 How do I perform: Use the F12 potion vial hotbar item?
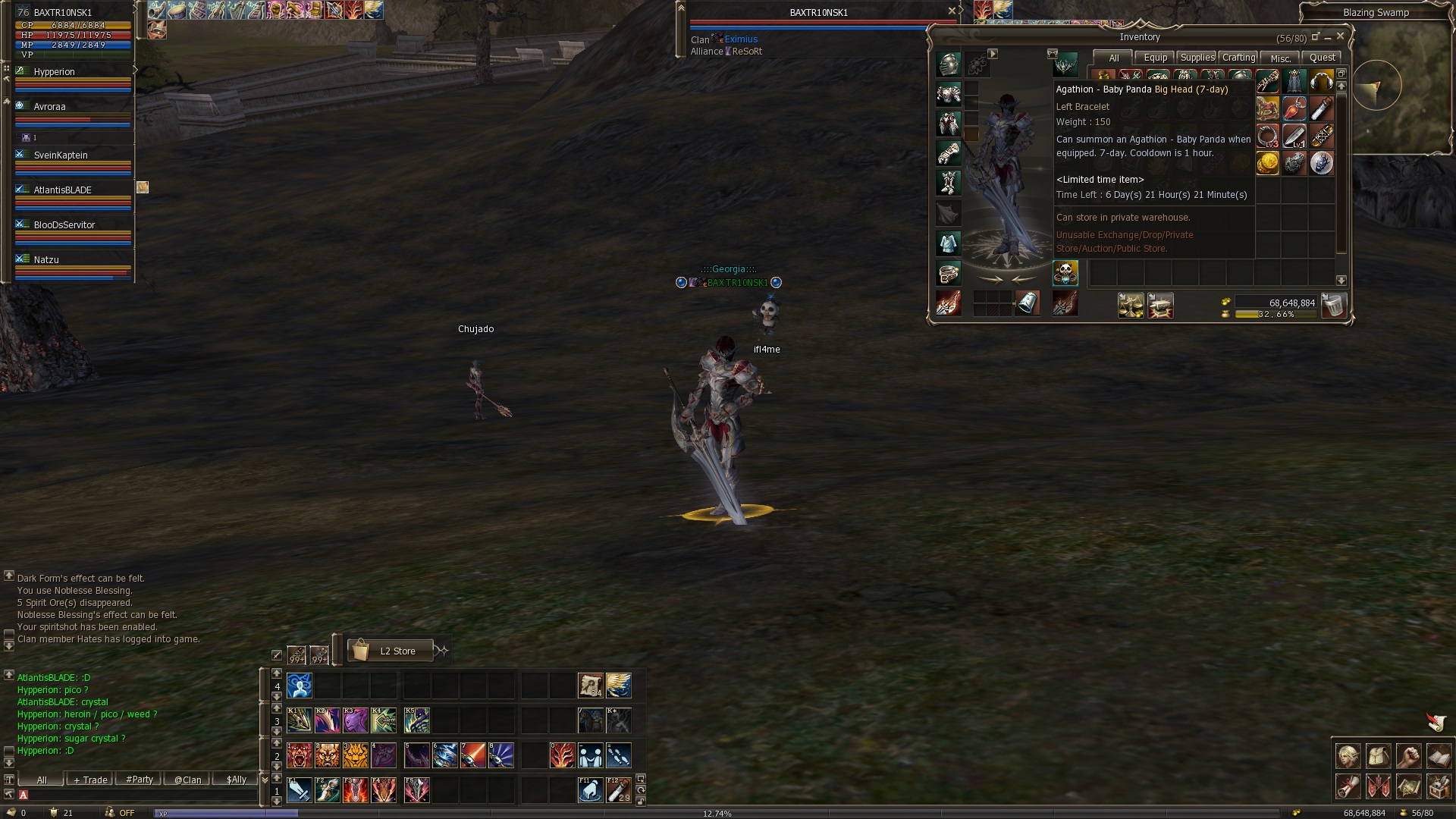619,790
